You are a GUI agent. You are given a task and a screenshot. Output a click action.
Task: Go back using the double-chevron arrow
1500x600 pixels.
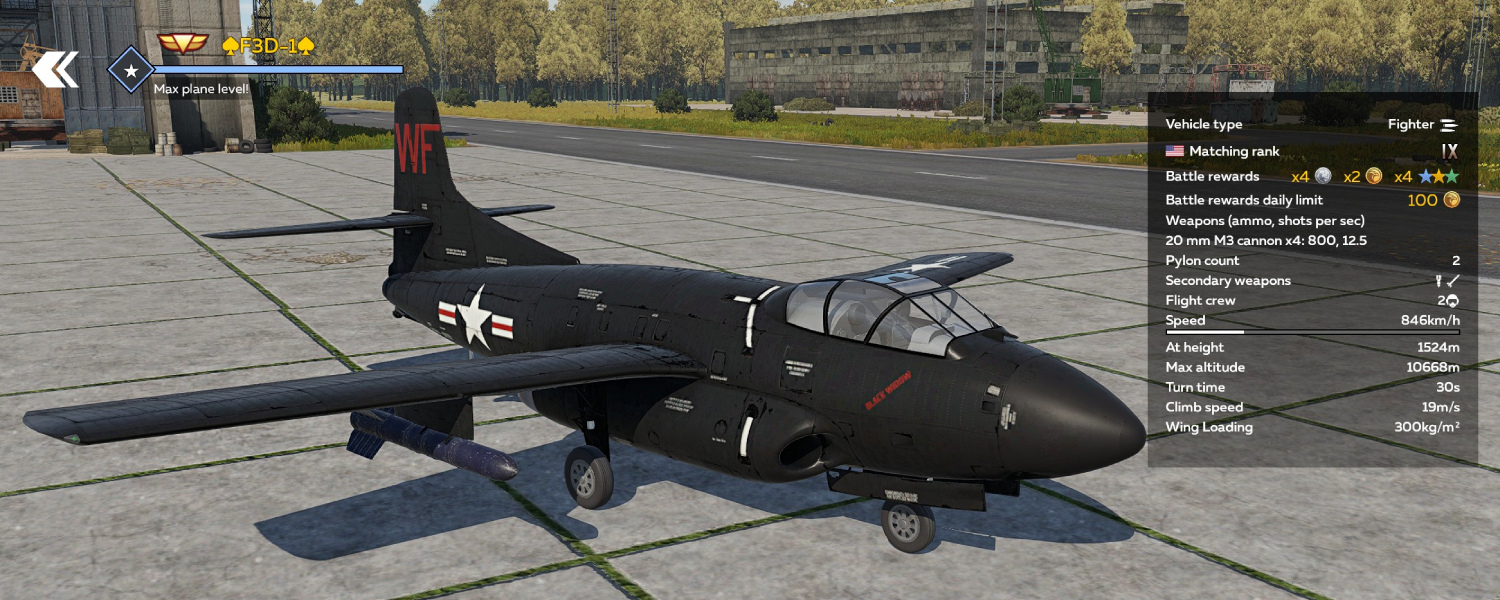[54, 69]
